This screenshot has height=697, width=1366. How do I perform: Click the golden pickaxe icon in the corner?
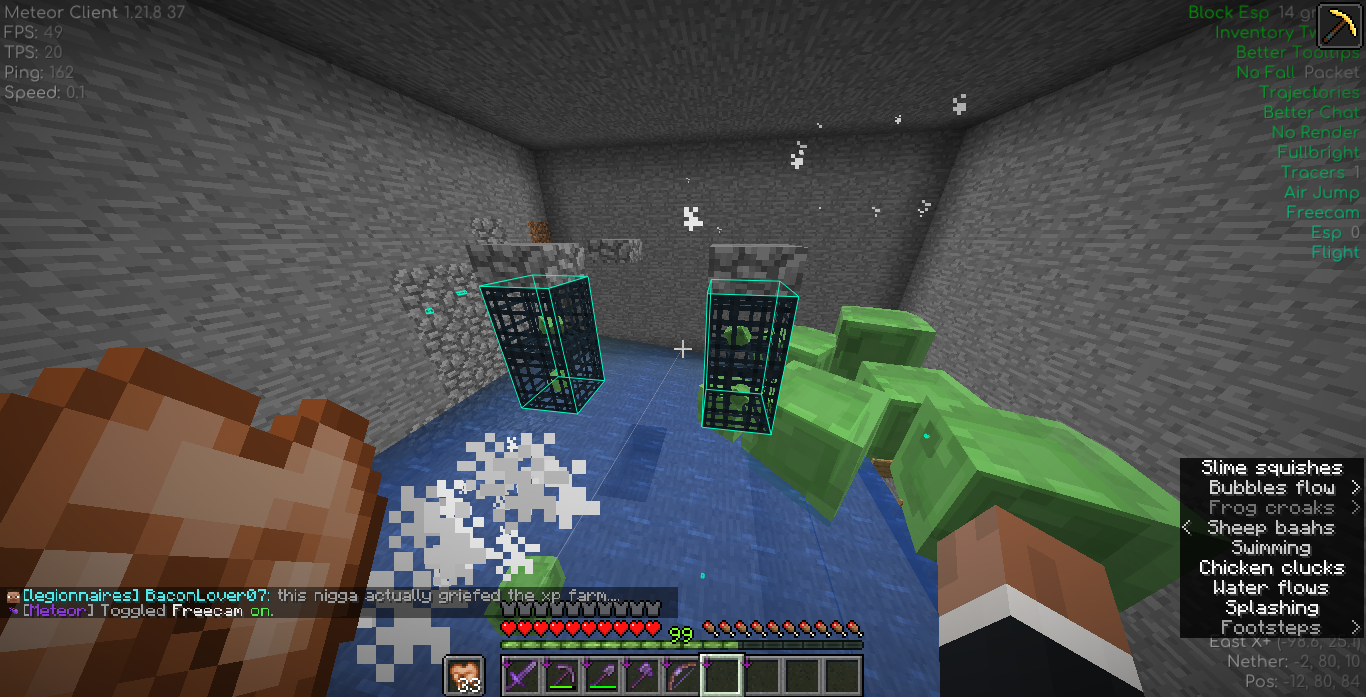coord(1338,26)
